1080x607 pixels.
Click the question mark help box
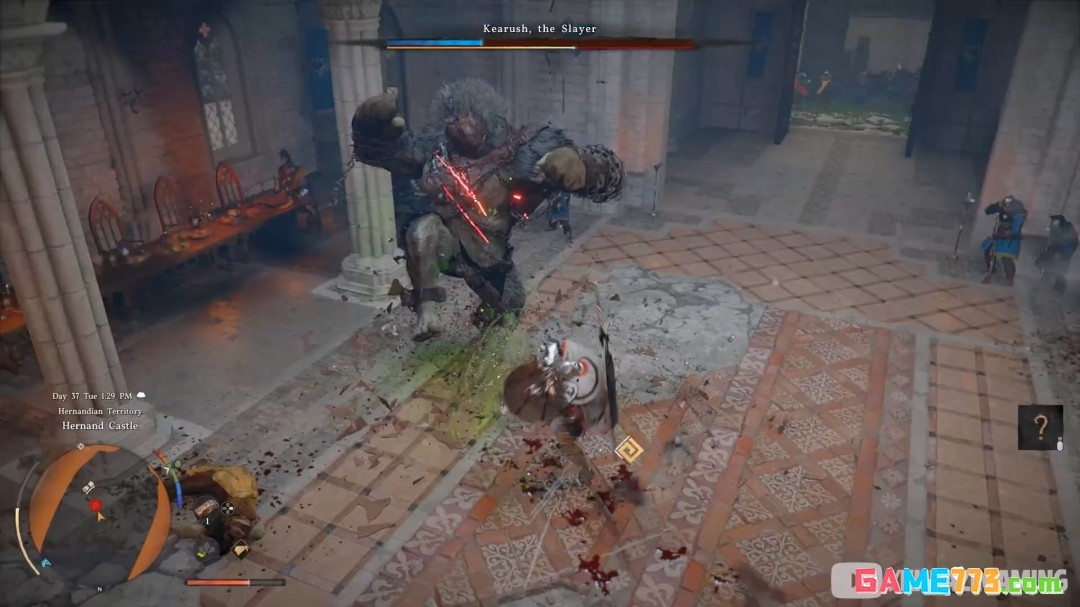(x=1040, y=427)
